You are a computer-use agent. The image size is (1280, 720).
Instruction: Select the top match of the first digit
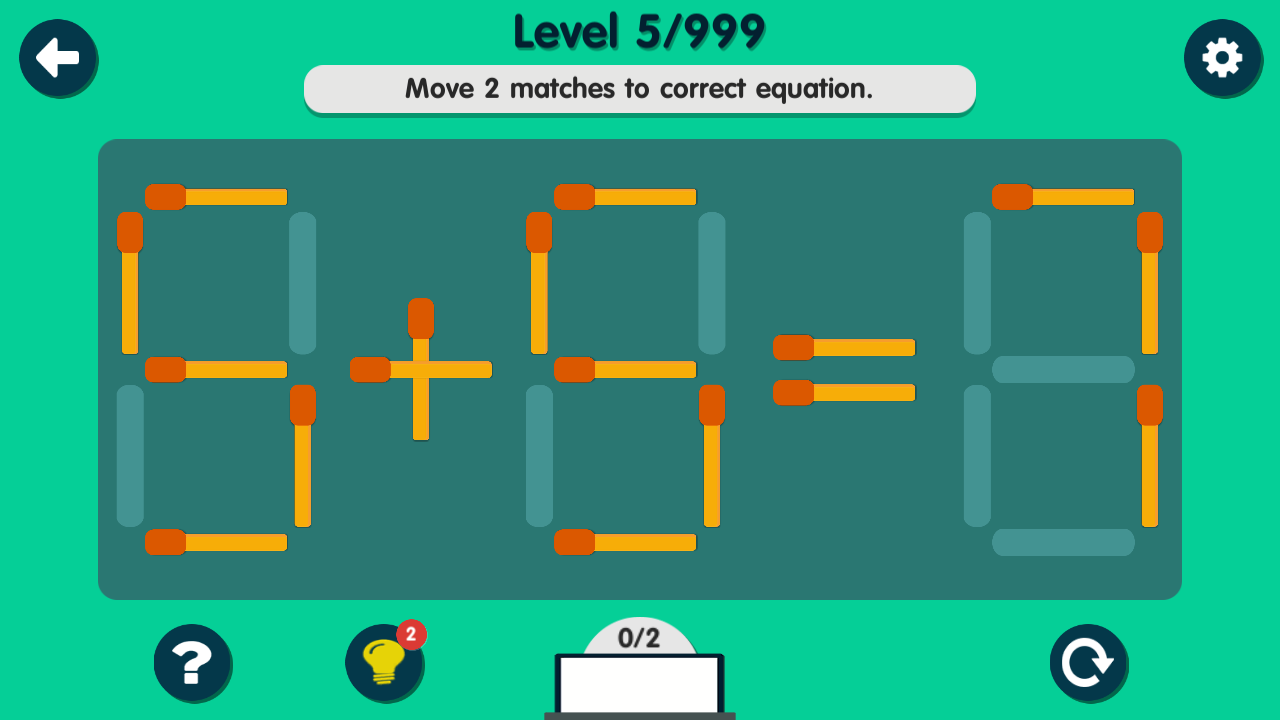[215, 195]
